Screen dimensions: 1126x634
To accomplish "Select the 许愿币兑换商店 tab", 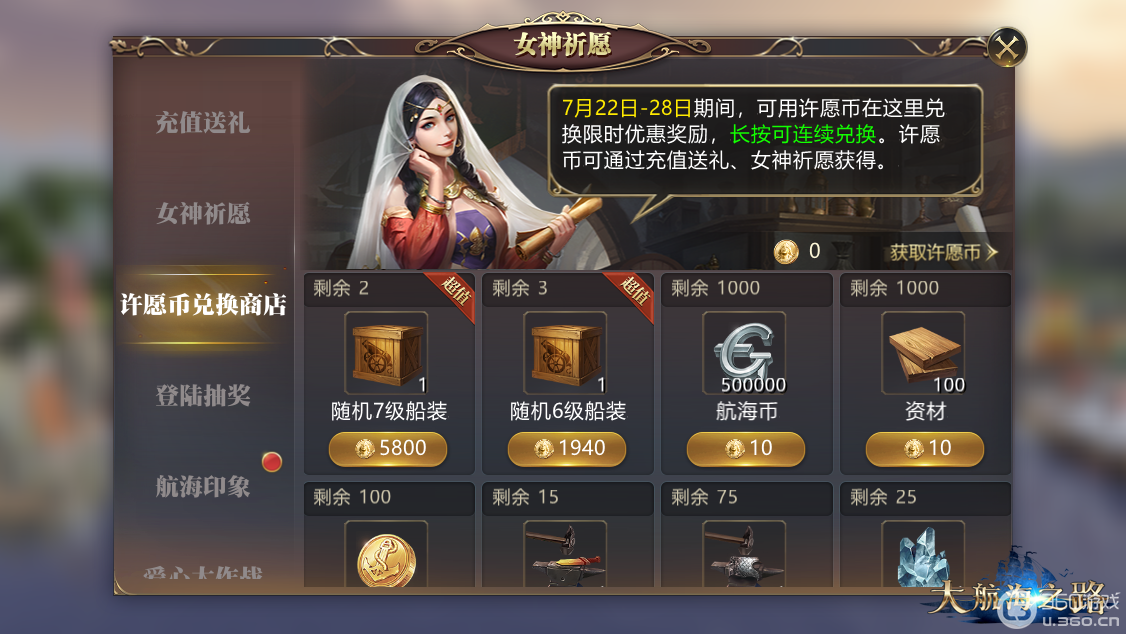I will pyautogui.click(x=203, y=305).
